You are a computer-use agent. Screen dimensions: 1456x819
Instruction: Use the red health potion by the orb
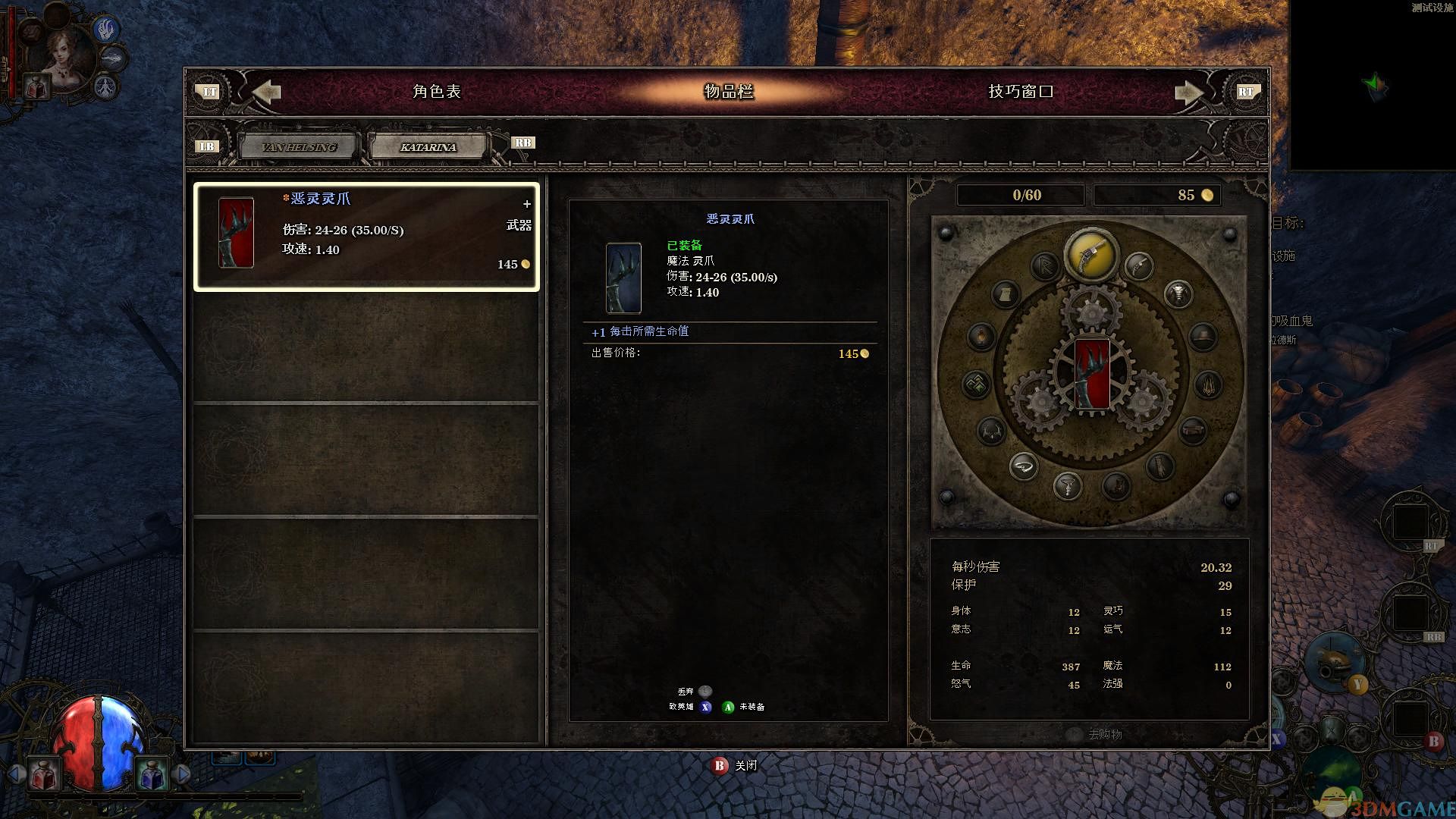point(43,774)
